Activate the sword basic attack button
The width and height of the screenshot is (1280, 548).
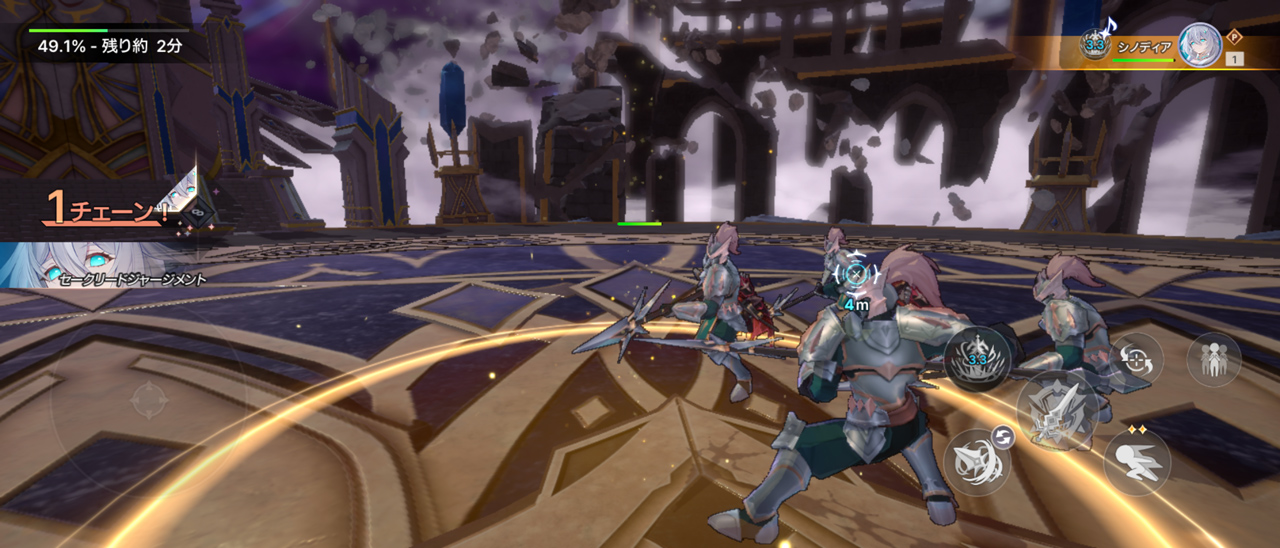click(x=1058, y=410)
